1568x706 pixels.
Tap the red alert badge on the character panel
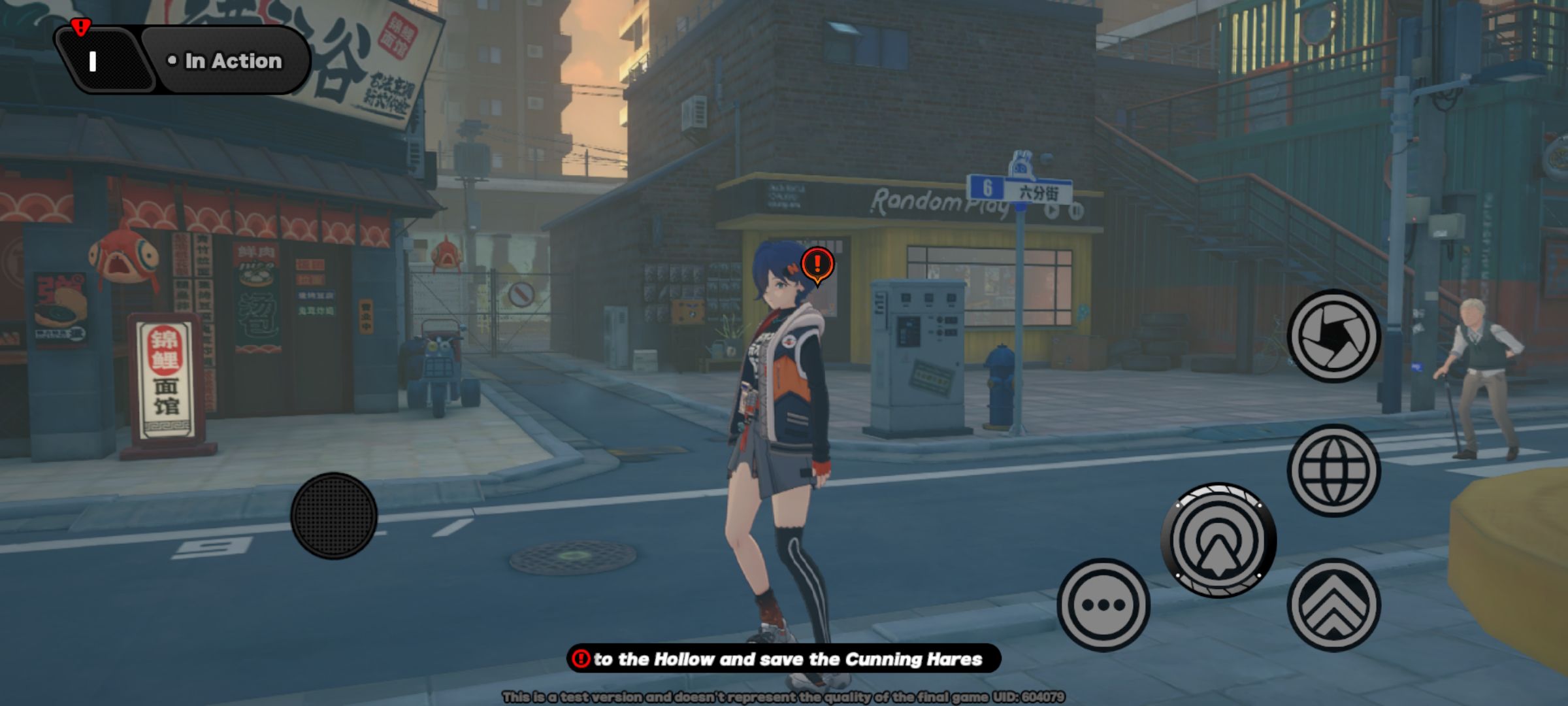click(x=80, y=28)
